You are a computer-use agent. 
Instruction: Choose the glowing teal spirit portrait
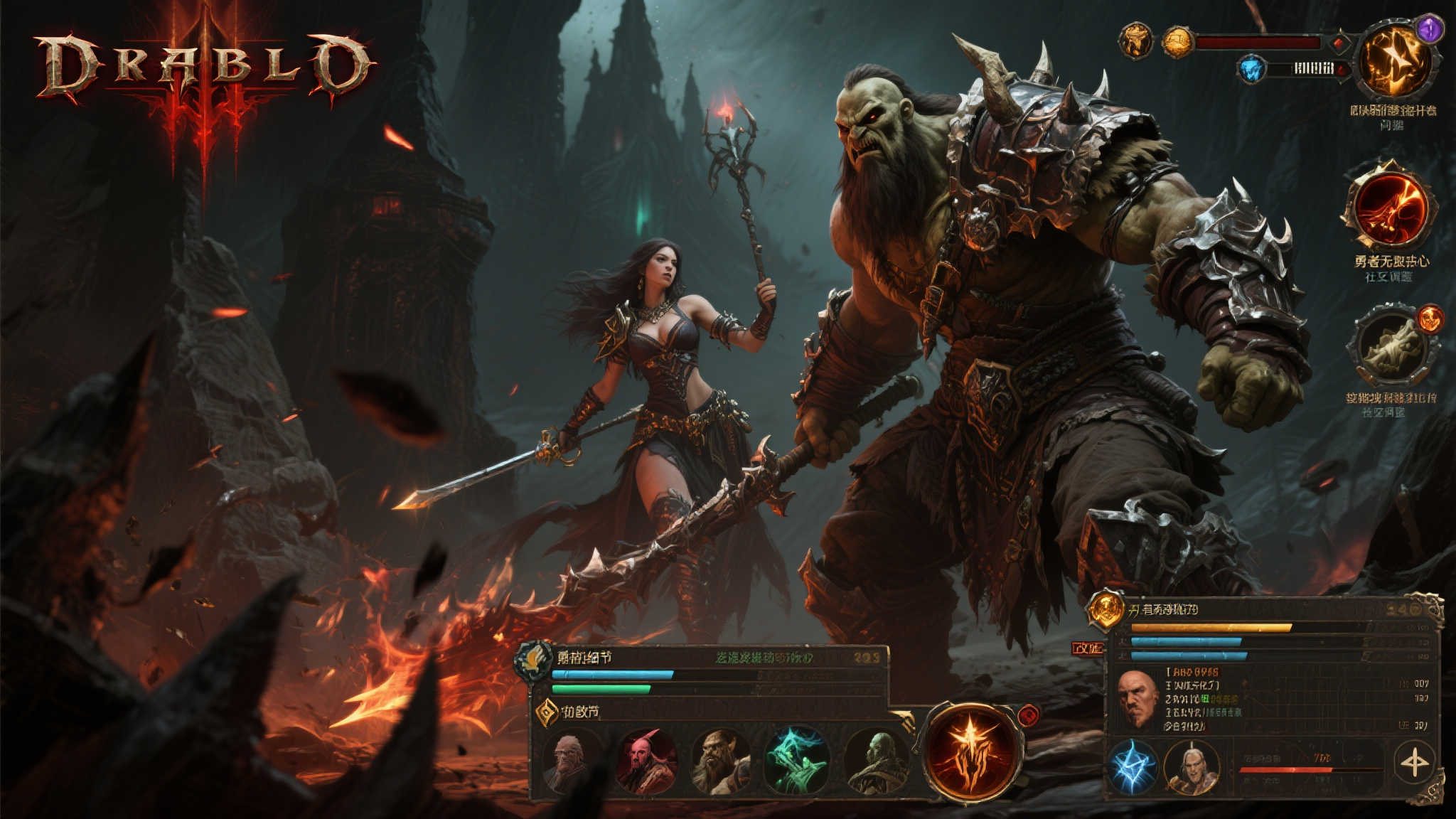click(x=797, y=760)
